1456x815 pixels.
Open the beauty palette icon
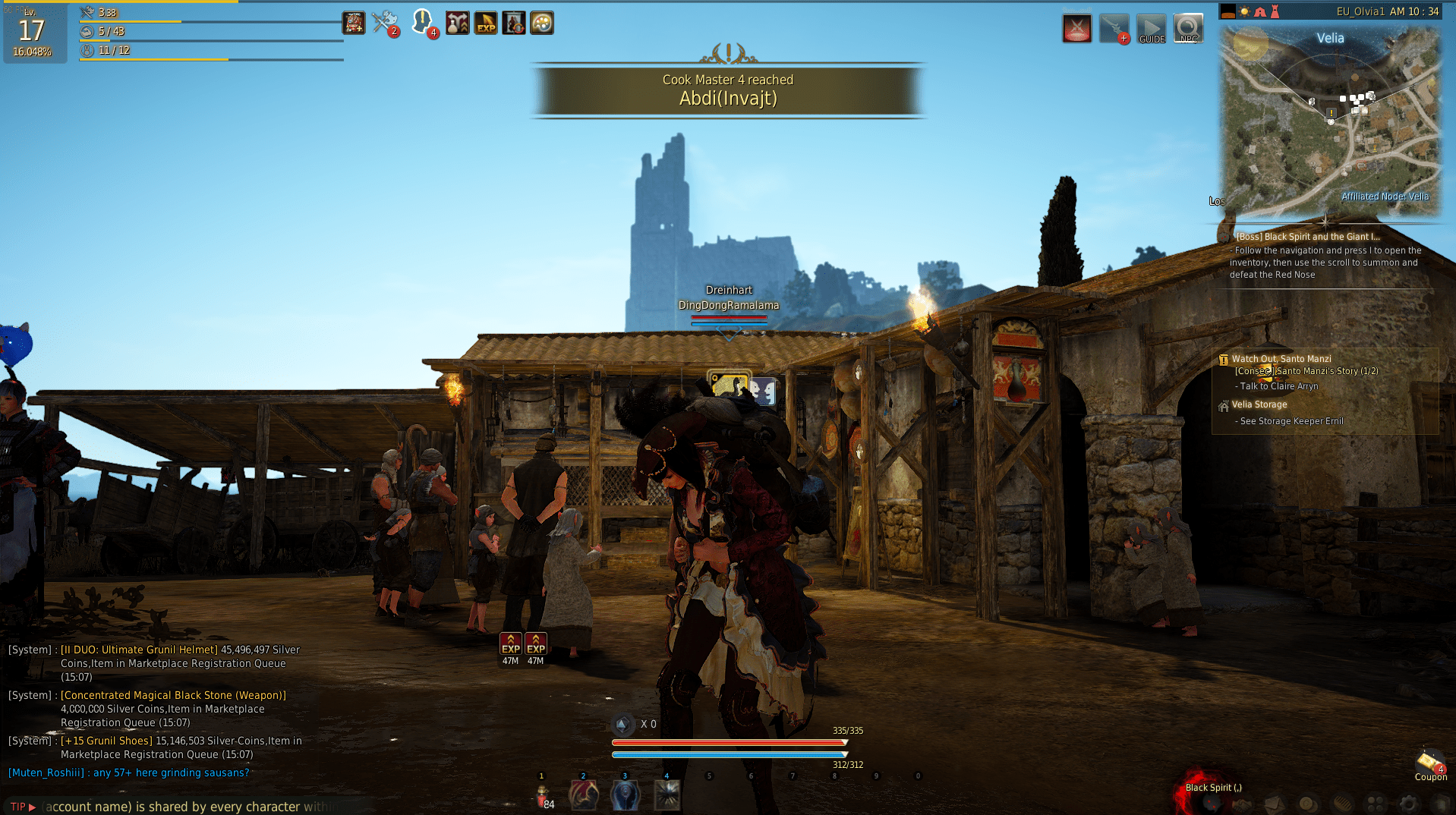(542, 23)
